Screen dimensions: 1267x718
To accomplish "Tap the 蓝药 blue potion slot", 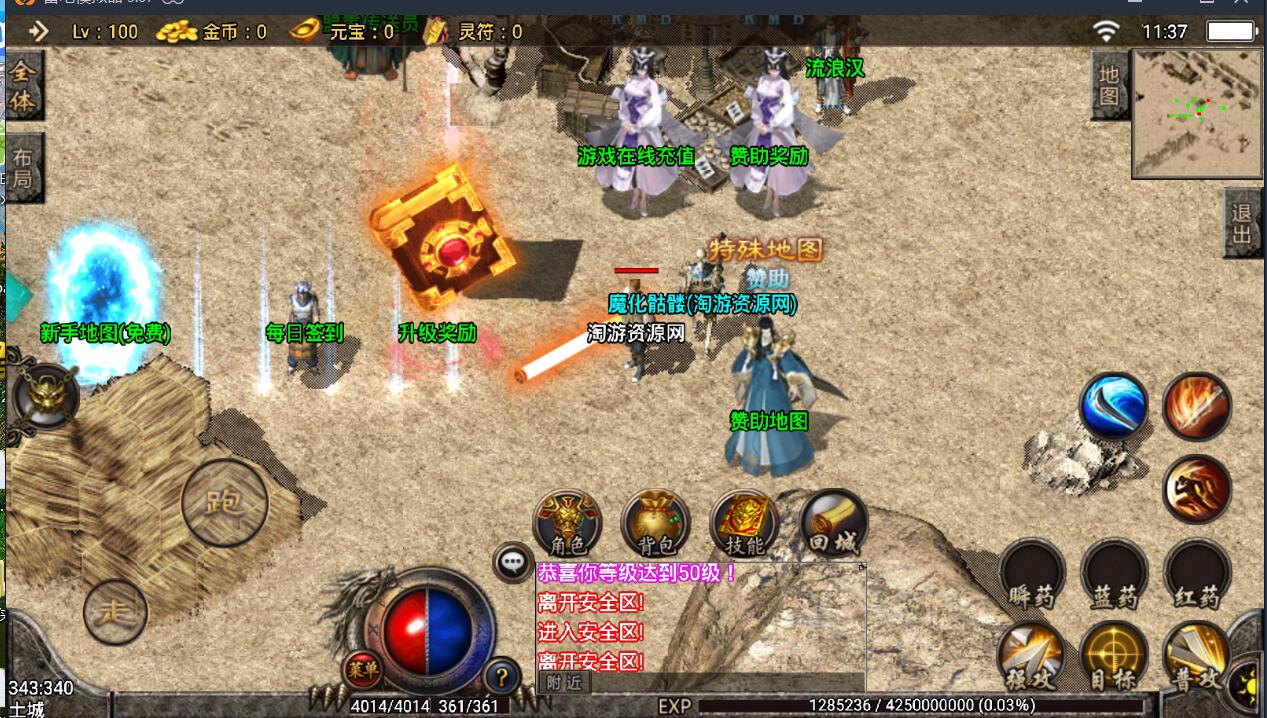I will click(1114, 575).
